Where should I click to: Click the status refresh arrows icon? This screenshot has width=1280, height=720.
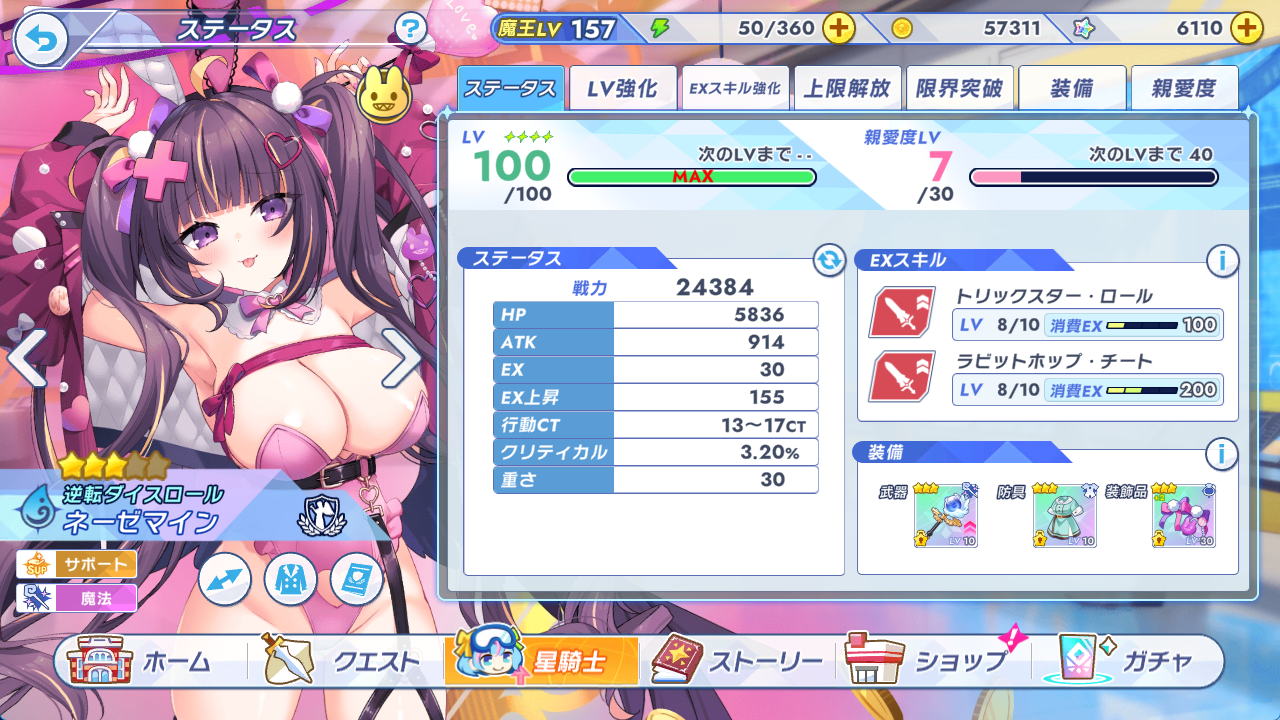[829, 261]
